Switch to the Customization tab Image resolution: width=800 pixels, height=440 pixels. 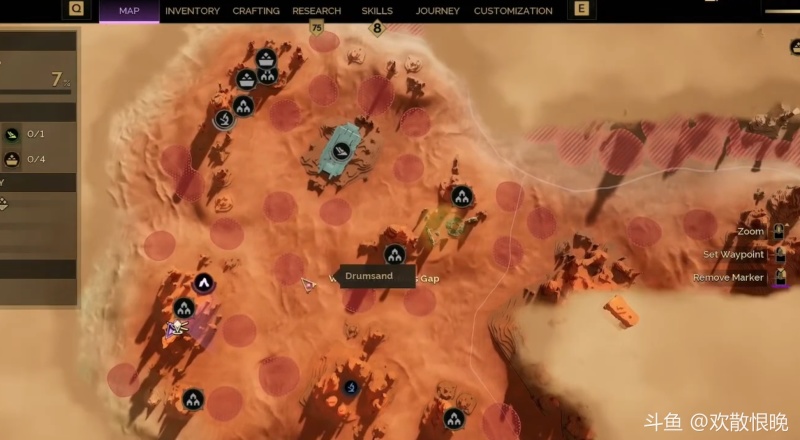click(513, 11)
